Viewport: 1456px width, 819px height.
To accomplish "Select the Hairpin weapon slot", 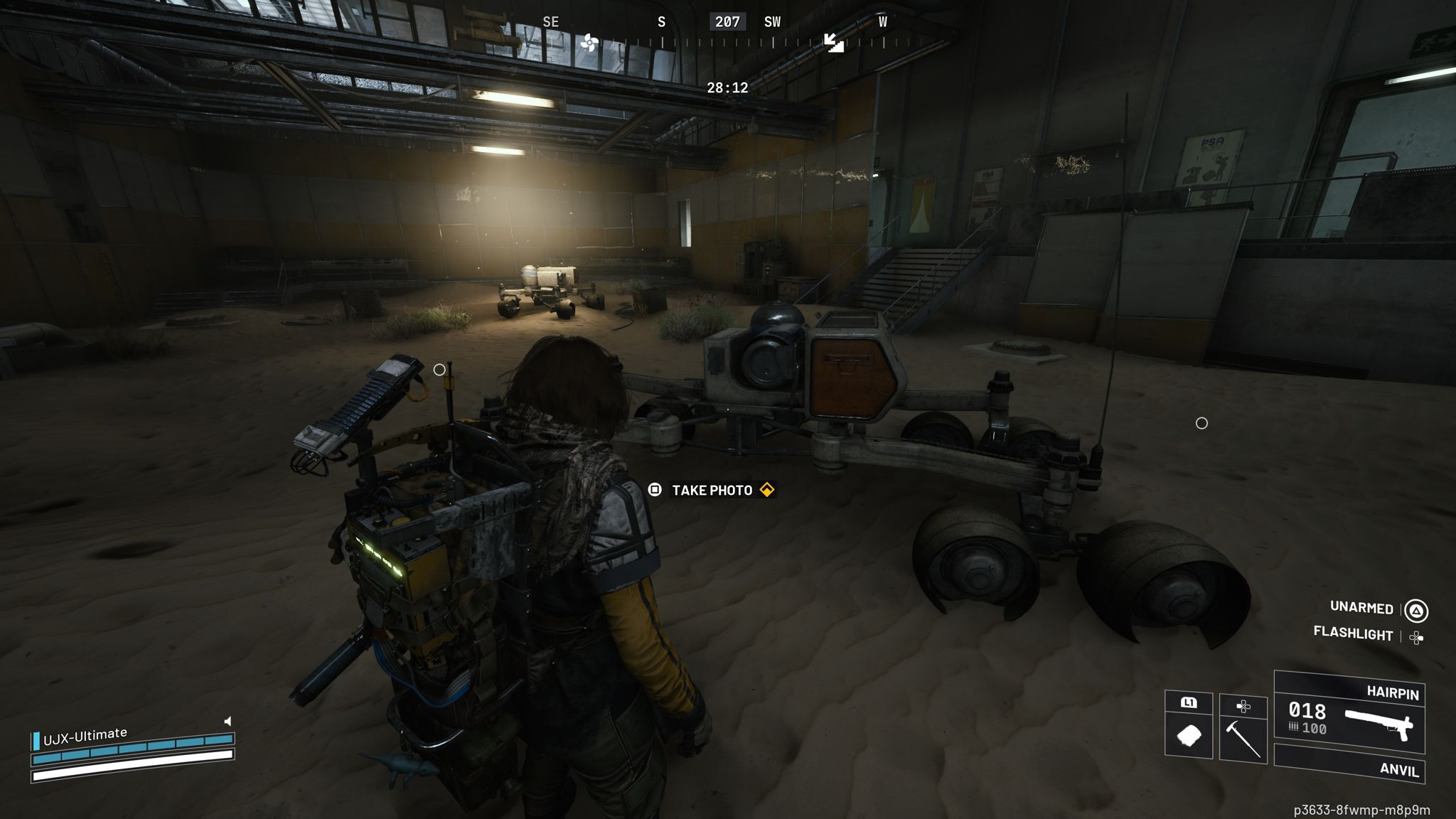I will 1349,714.
